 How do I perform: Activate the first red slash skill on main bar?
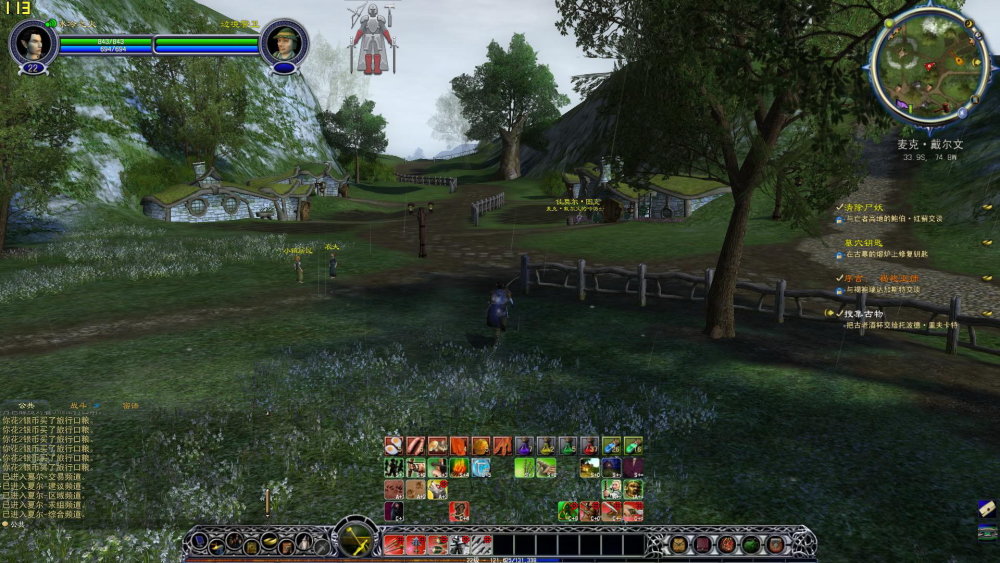tap(393, 545)
